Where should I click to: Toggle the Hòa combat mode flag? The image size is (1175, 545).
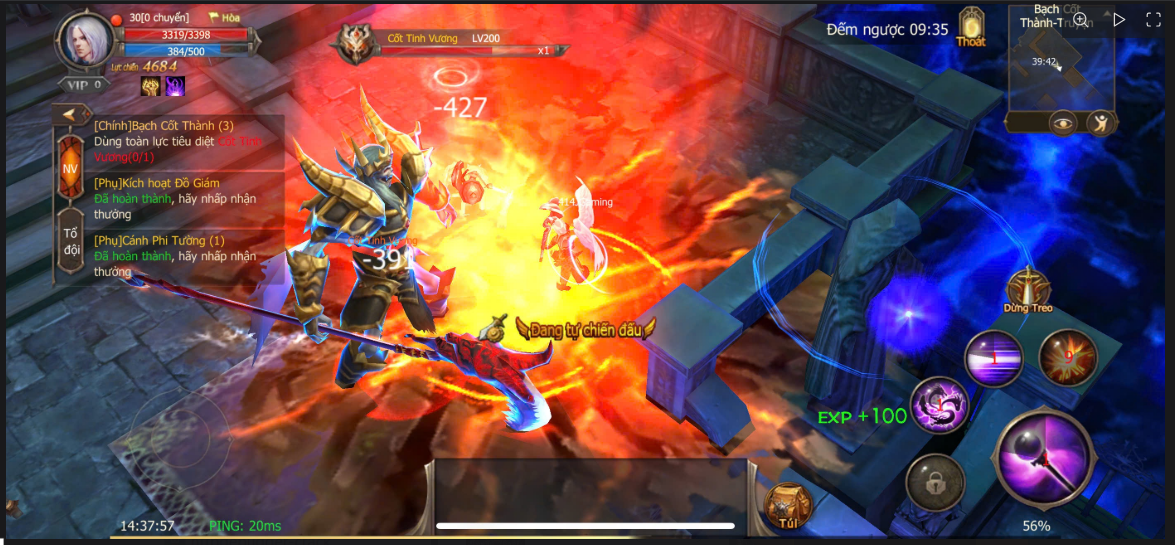coord(224,18)
